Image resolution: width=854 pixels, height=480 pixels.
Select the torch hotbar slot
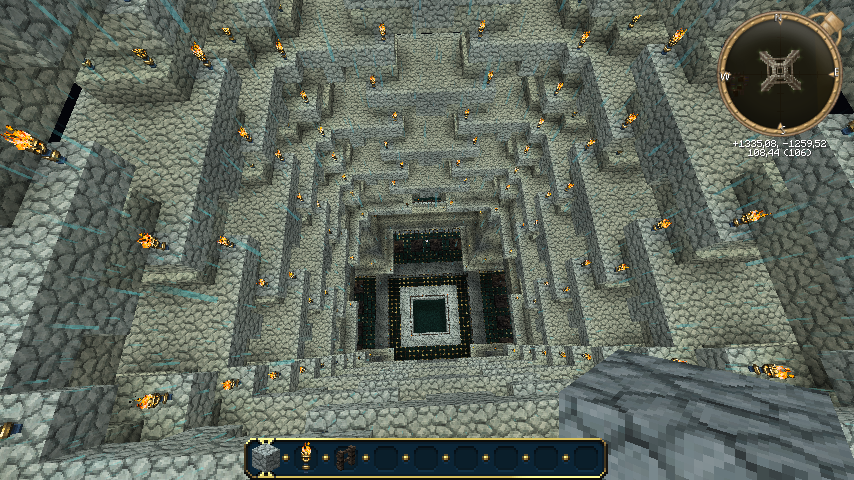tap(306, 457)
